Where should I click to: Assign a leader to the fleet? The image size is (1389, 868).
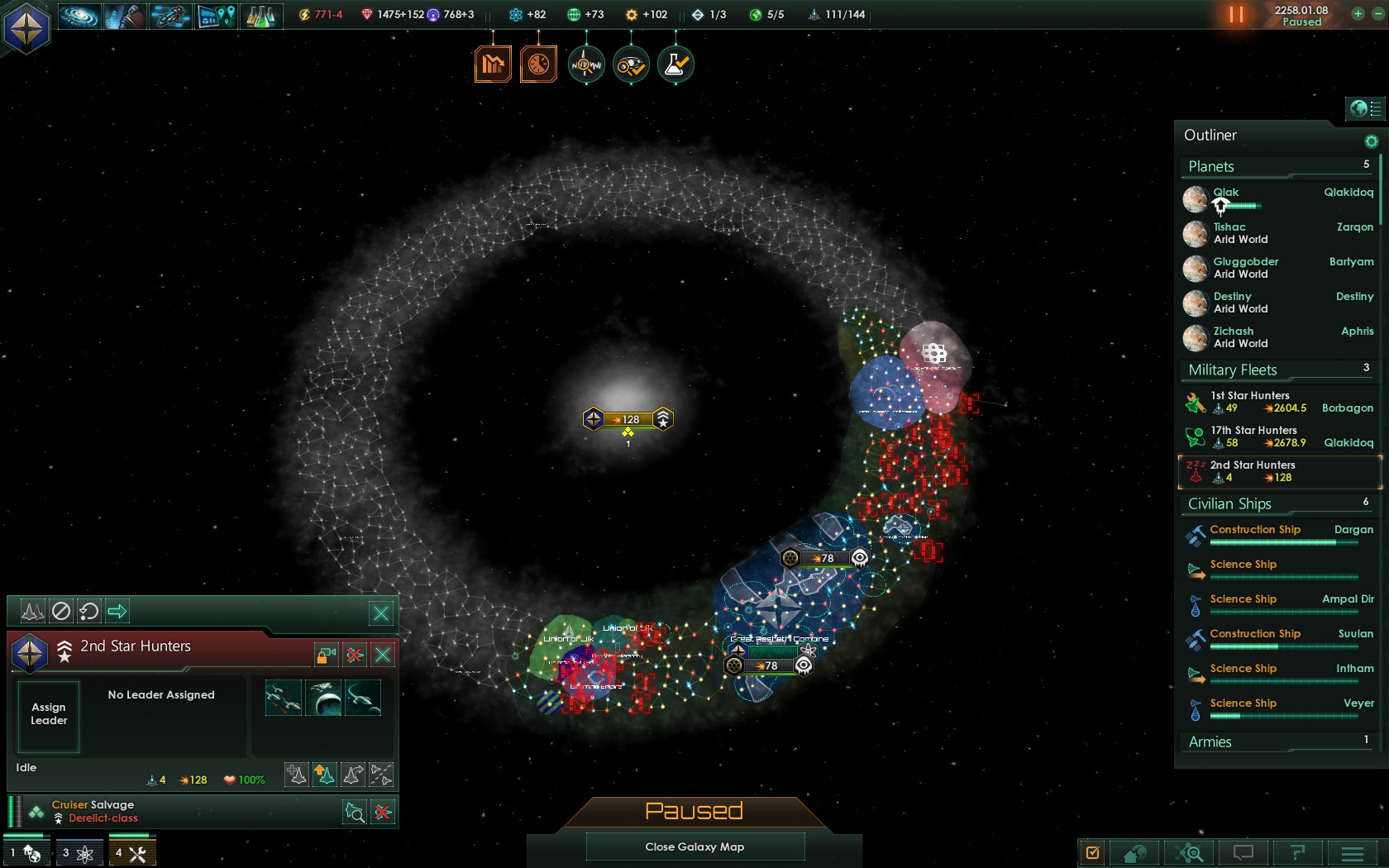[x=49, y=715]
